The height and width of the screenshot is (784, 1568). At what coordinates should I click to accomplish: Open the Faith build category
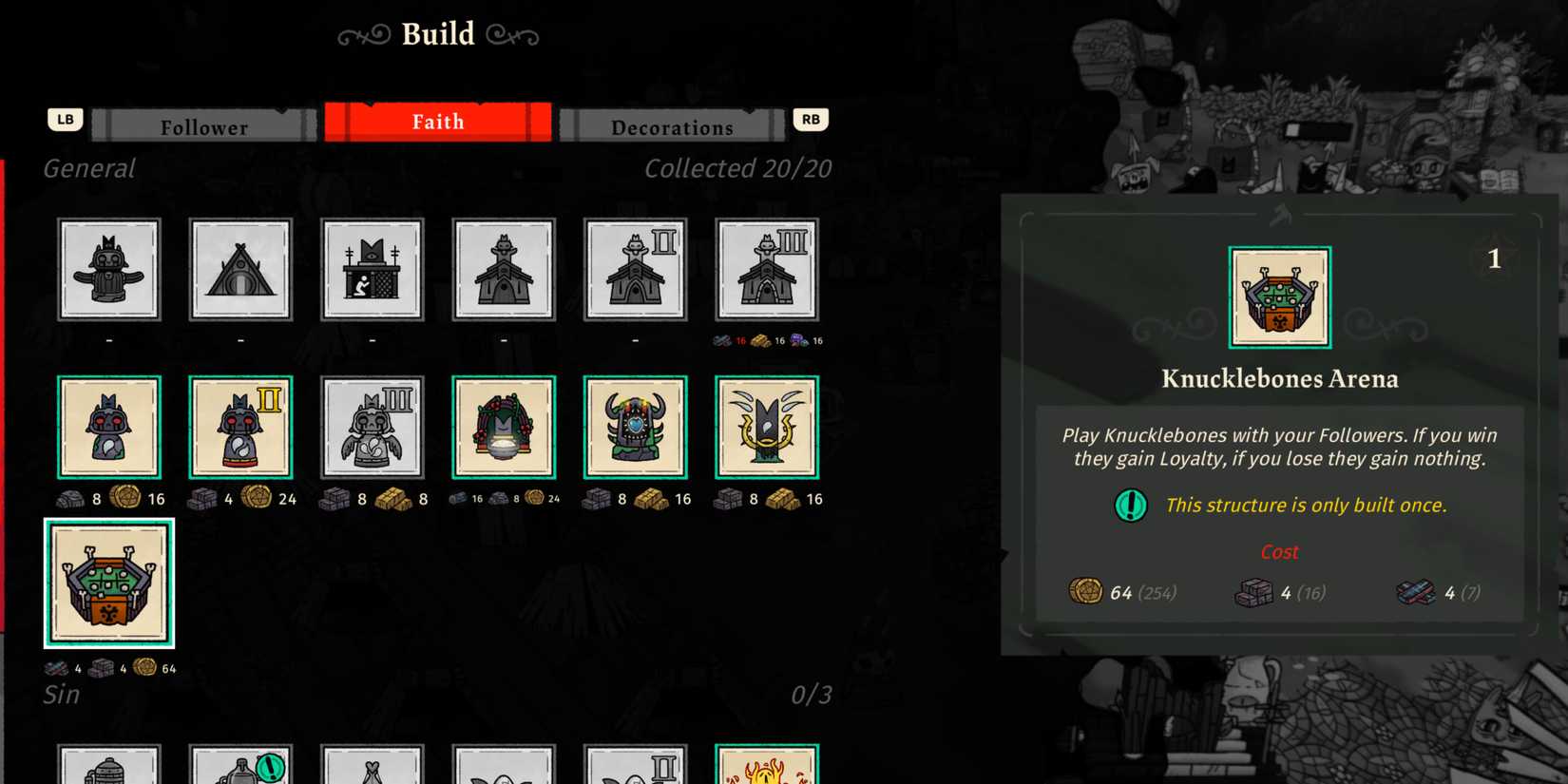pyautogui.click(x=438, y=121)
